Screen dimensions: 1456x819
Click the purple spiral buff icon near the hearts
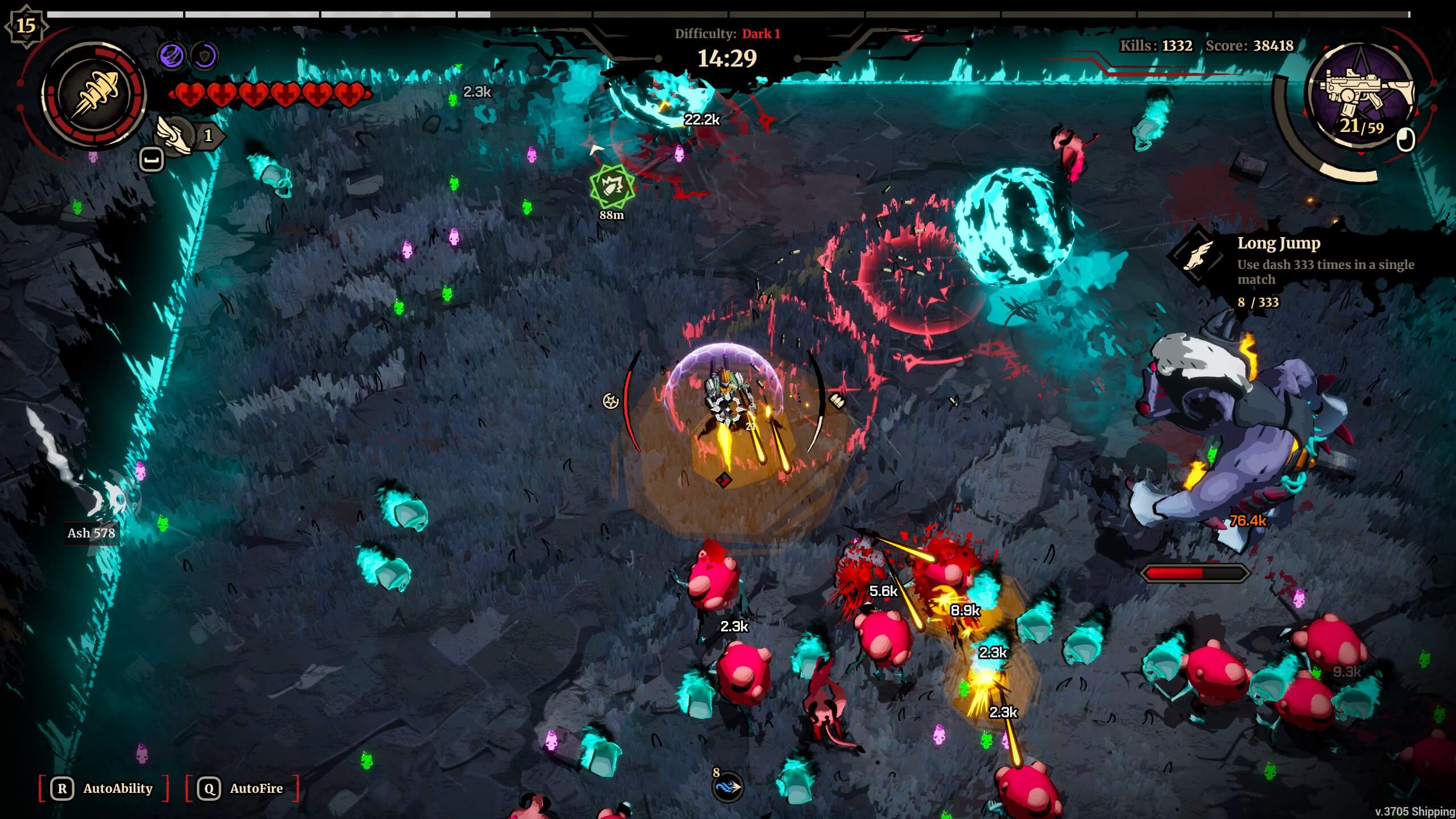click(x=172, y=55)
